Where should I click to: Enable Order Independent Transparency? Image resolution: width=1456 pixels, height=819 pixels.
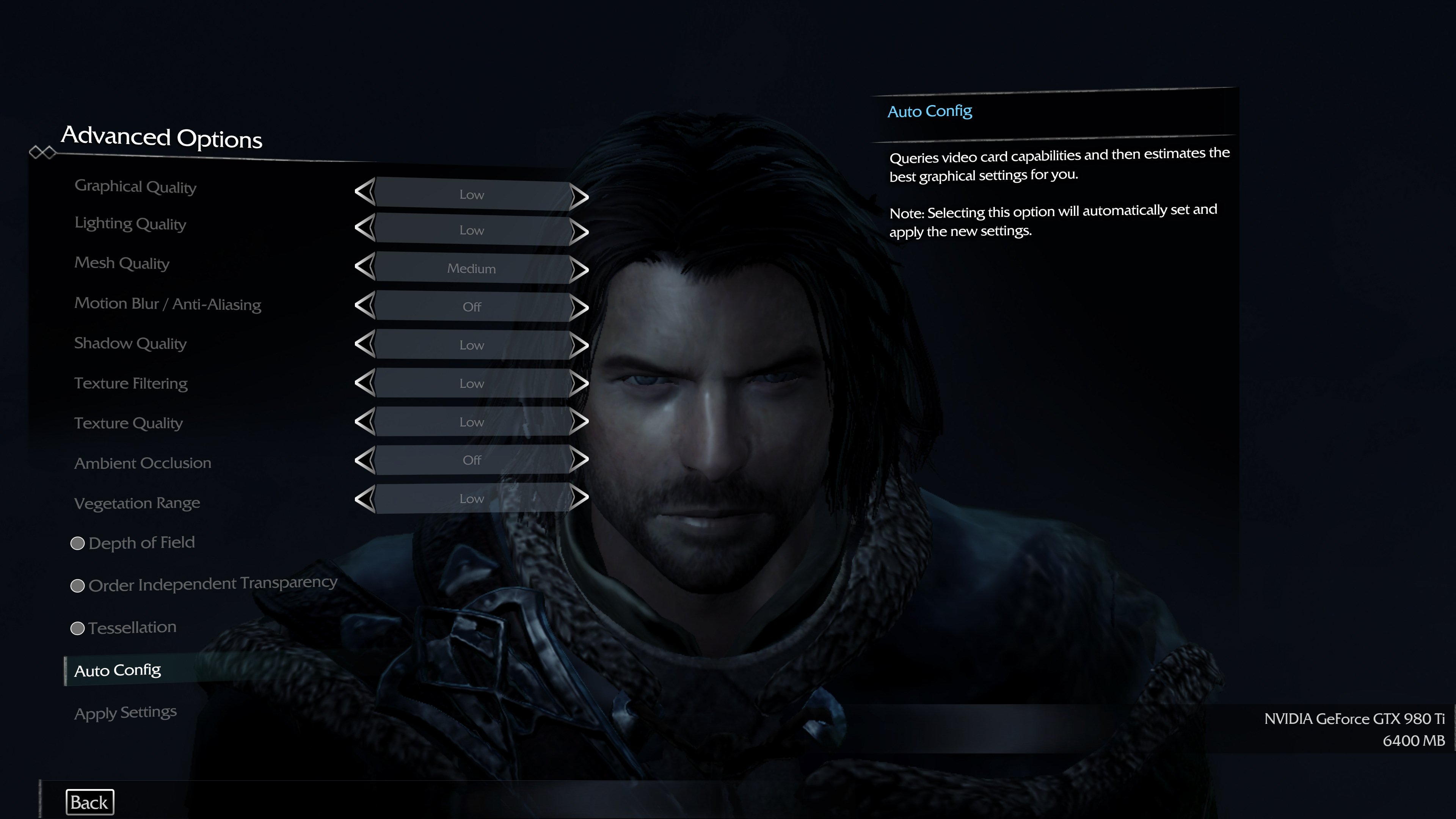77,585
